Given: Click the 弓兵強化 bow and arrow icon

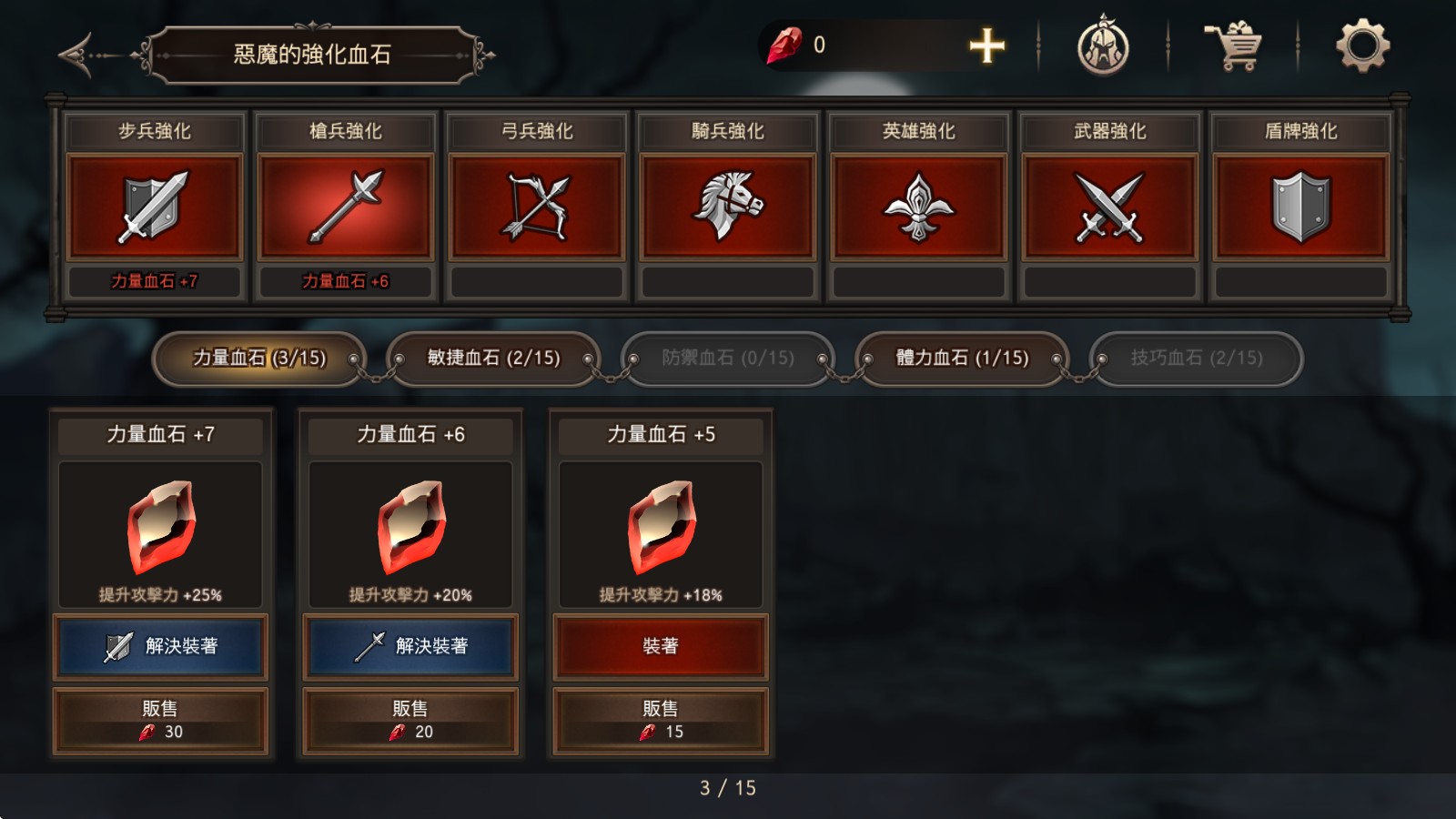Looking at the screenshot, I should (535, 205).
